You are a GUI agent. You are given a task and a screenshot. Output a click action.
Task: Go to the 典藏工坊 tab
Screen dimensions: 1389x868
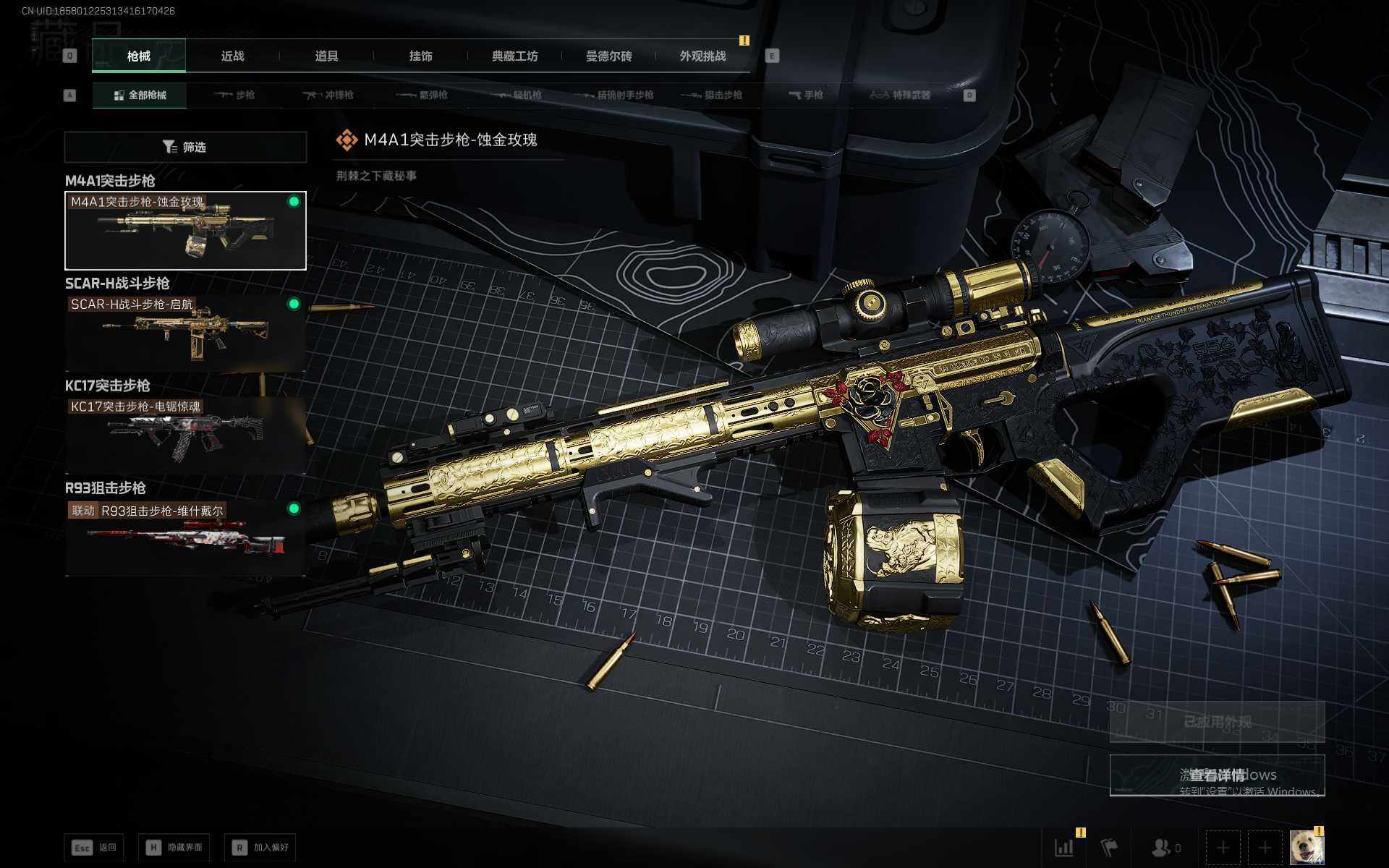514,56
